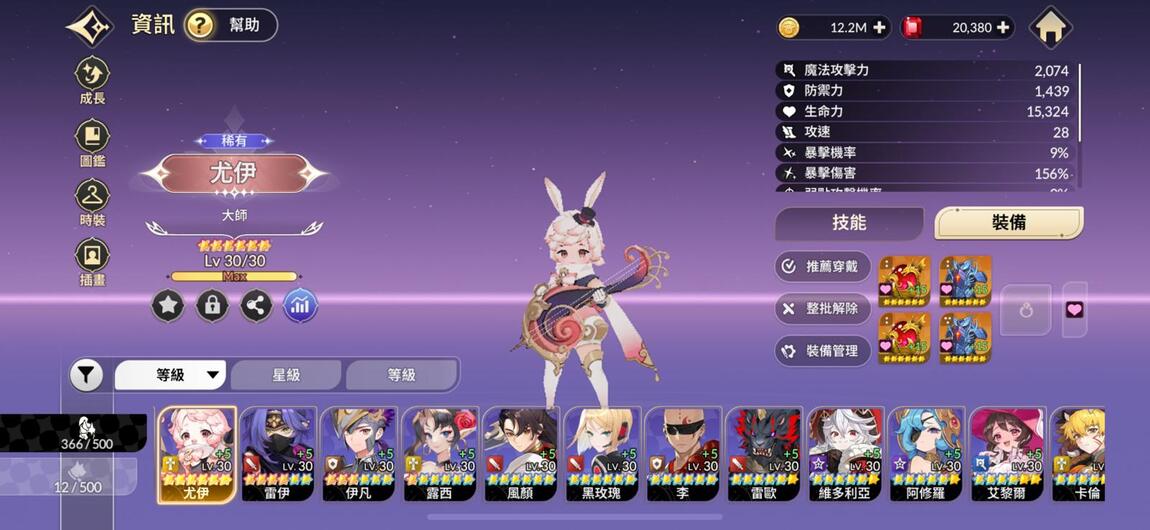This screenshot has width=1150, height=530.
Task: Open the 插畫 illustration menu
Action: click(x=93, y=262)
